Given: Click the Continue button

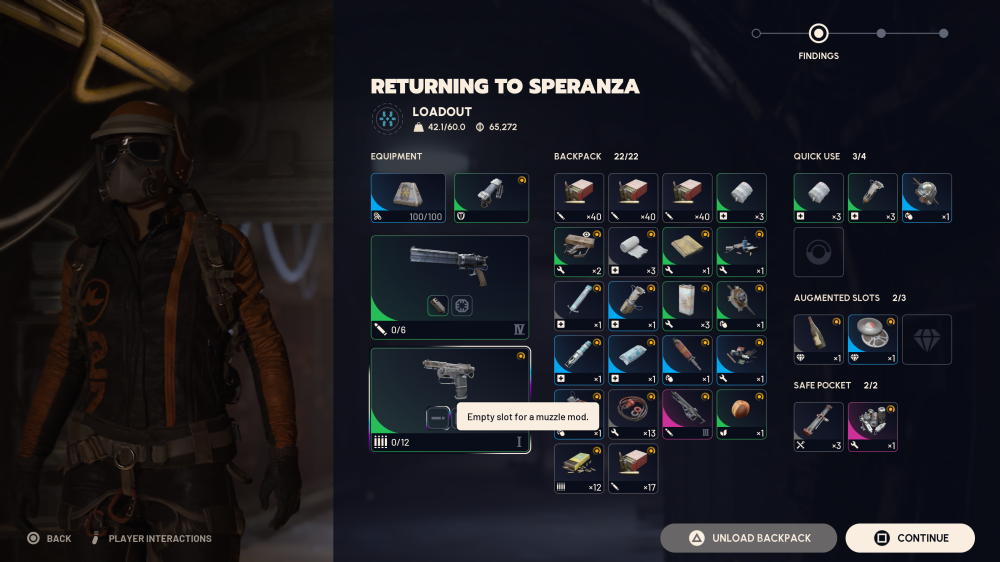Looking at the screenshot, I should (910, 538).
